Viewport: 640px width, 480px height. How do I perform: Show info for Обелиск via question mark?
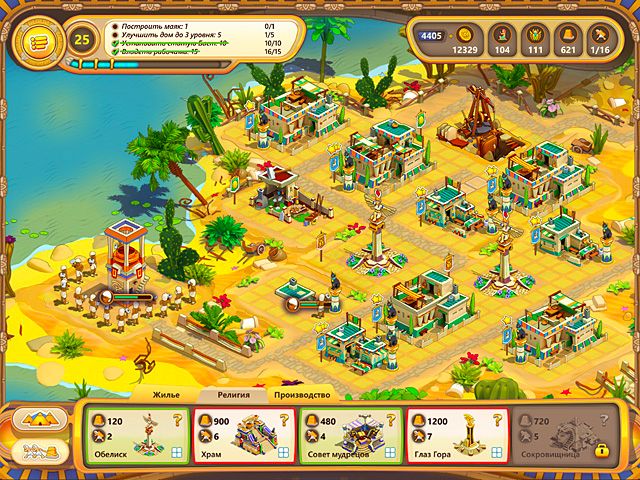pos(177,419)
